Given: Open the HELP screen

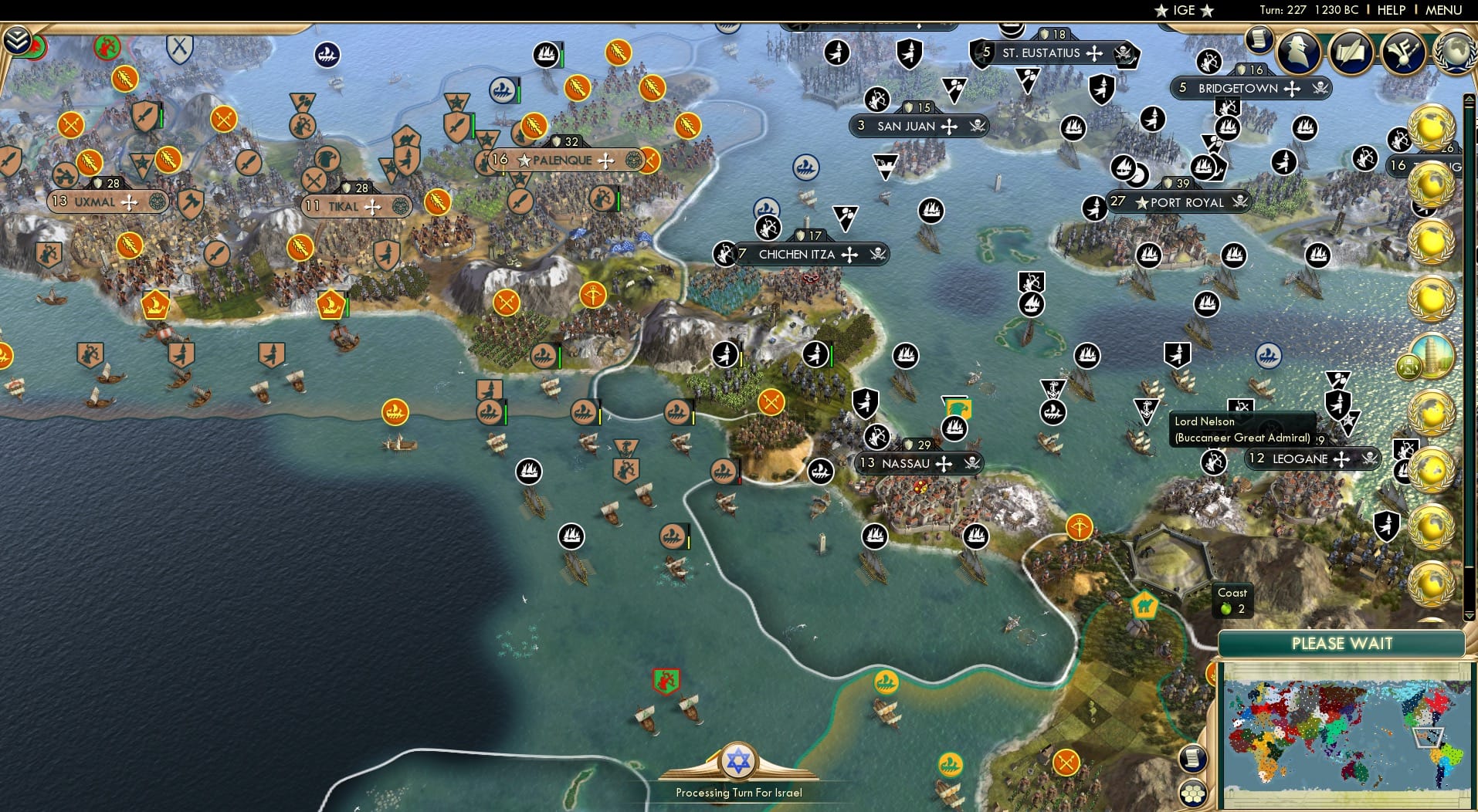Looking at the screenshot, I should 1390,10.
